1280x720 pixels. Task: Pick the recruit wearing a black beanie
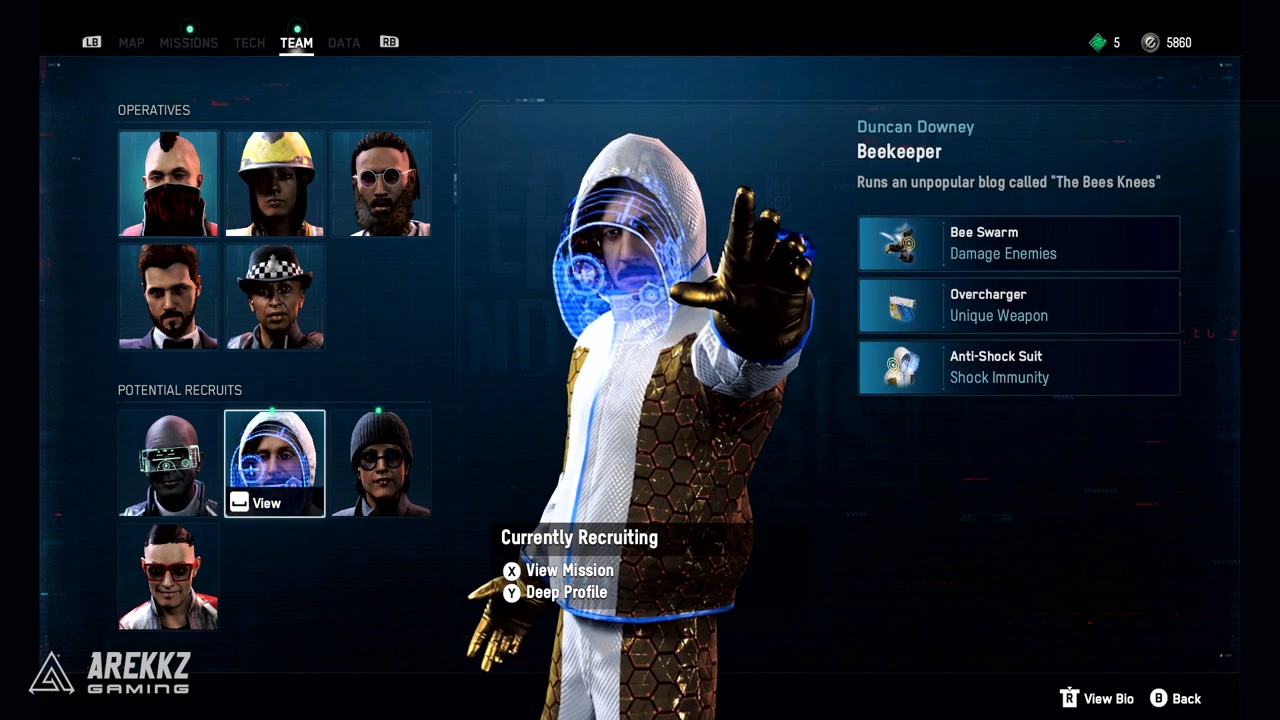point(381,464)
